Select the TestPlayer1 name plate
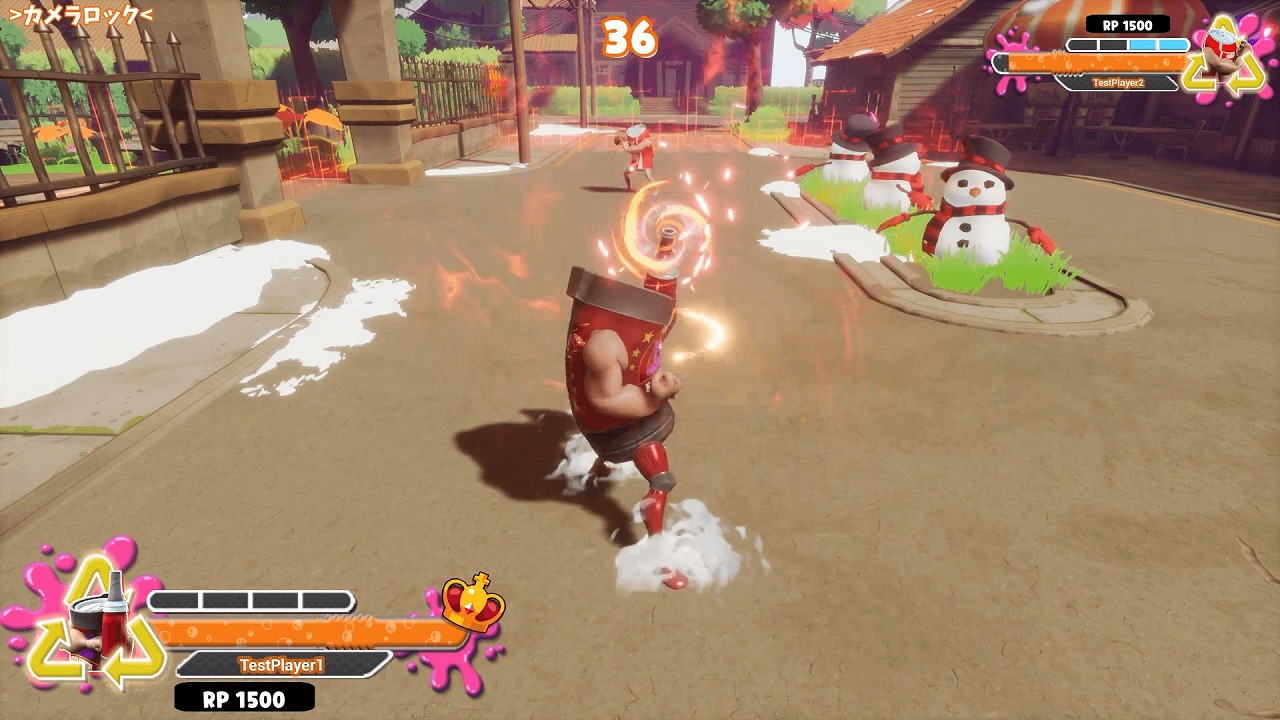 [281, 665]
